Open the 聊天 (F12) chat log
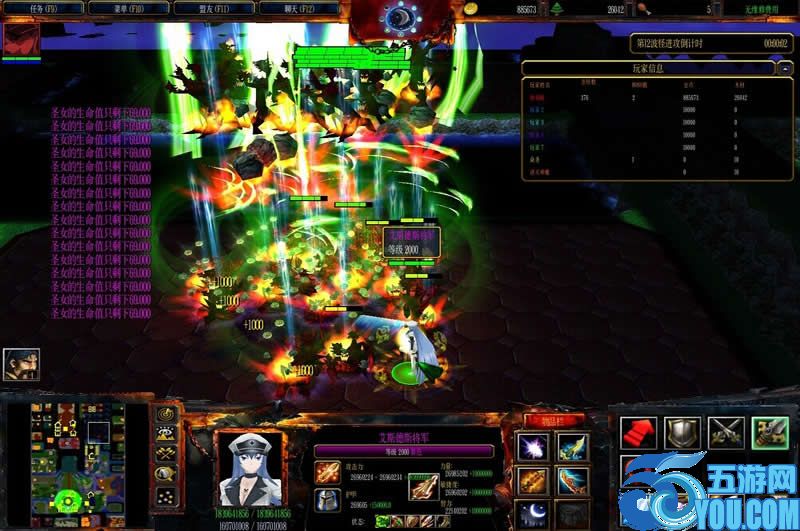Image resolution: width=800 pixels, height=531 pixels. click(298, 8)
